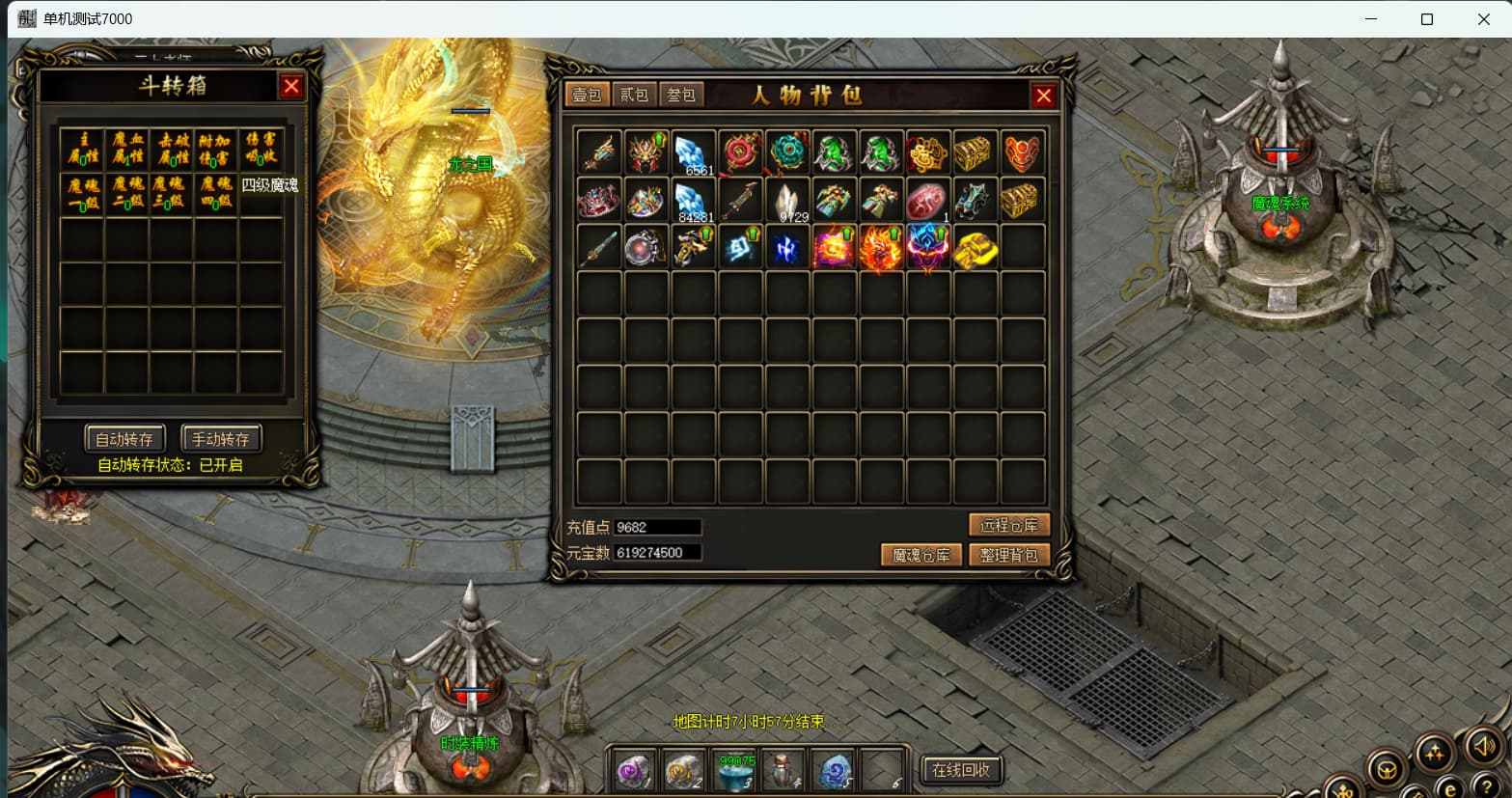
Task: Use the potion jar in hotbar slot 4
Action: 783,771
